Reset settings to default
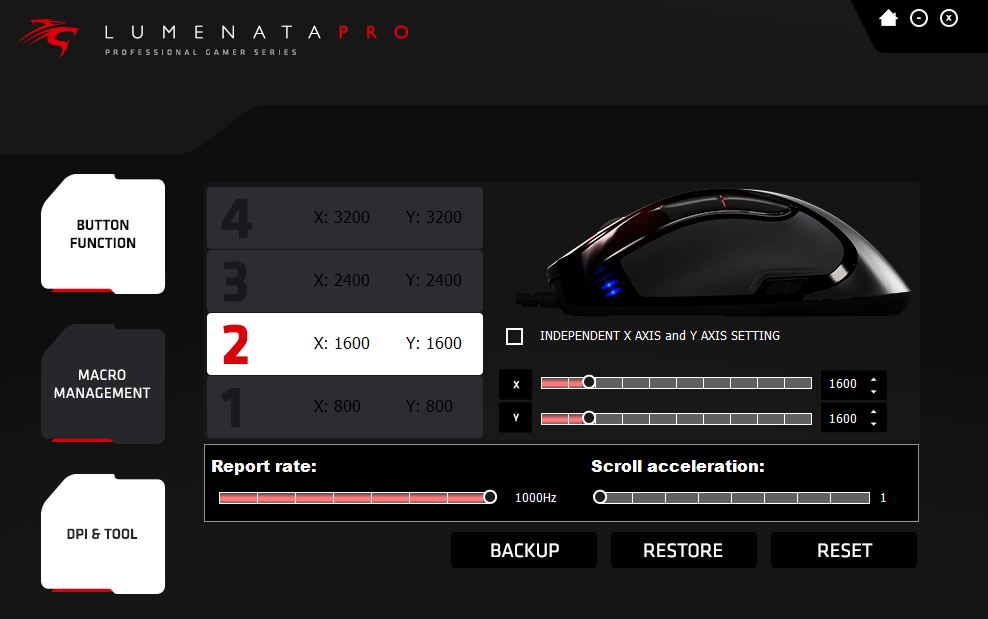Image resolution: width=988 pixels, height=619 pixels. click(844, 550)
